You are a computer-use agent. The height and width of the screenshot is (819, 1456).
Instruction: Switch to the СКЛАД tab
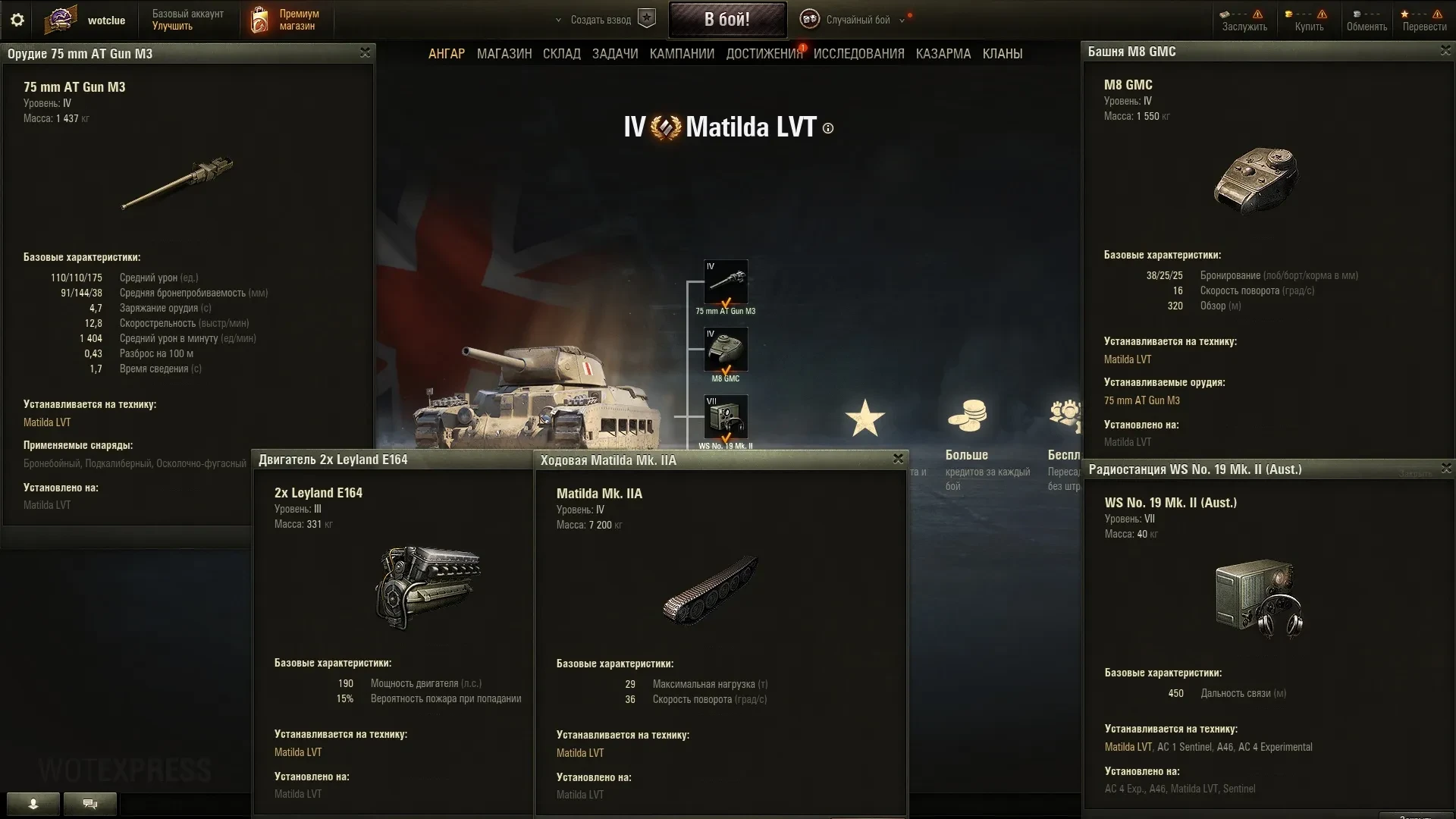tap(561, 54)
